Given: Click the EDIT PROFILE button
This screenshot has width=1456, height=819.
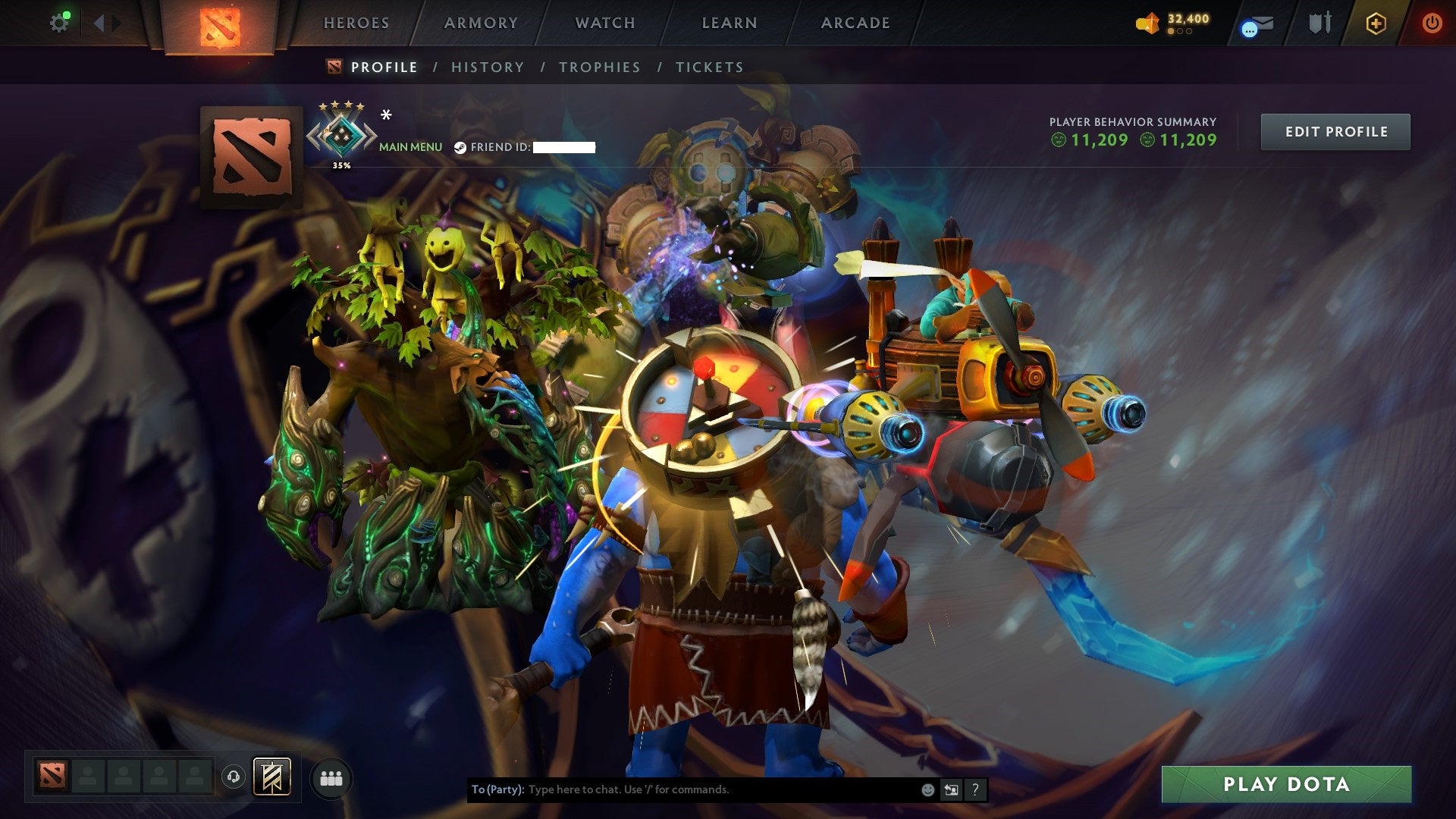Looking at the screenshot, I should (x=1335, y=130).
